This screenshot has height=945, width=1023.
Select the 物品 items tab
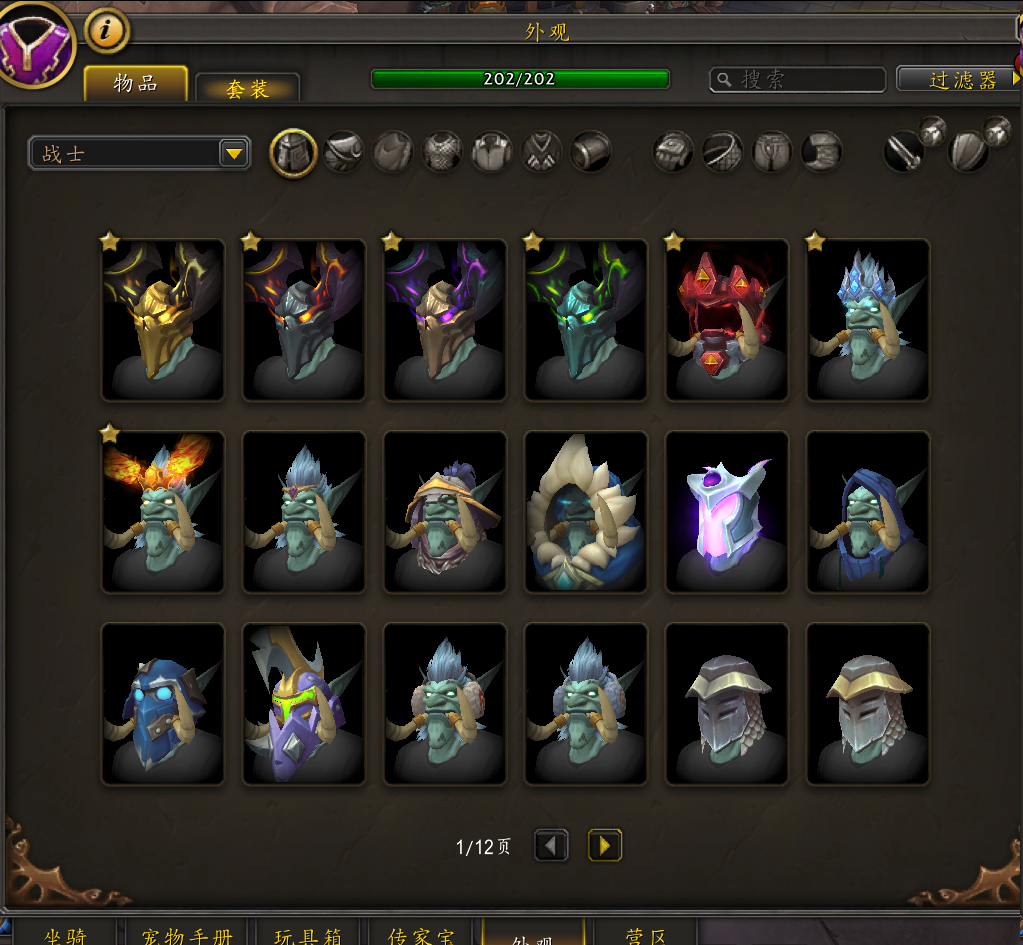pos(135,84)
